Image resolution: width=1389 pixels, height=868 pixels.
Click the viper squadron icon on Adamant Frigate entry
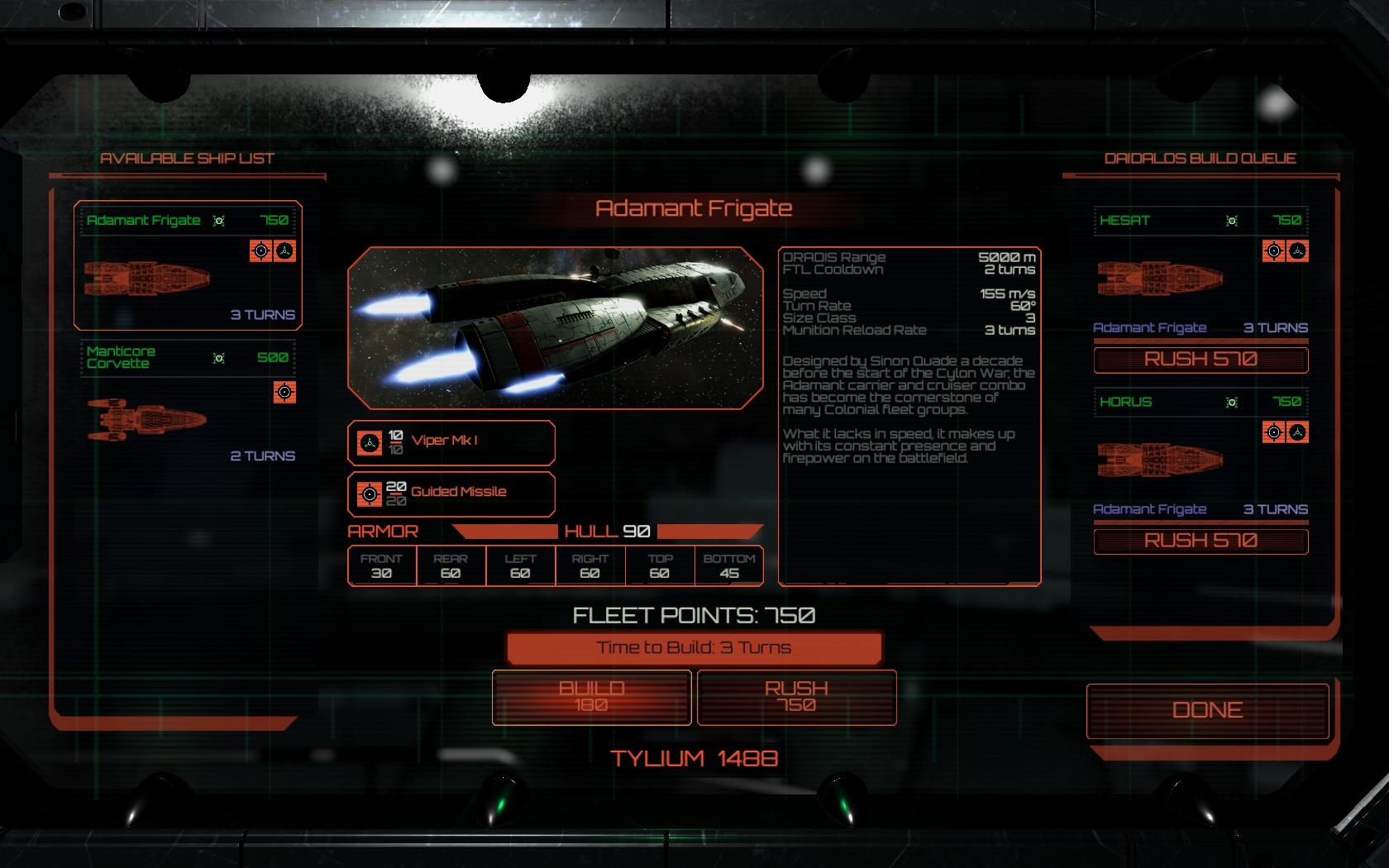(x=286, y=250)
